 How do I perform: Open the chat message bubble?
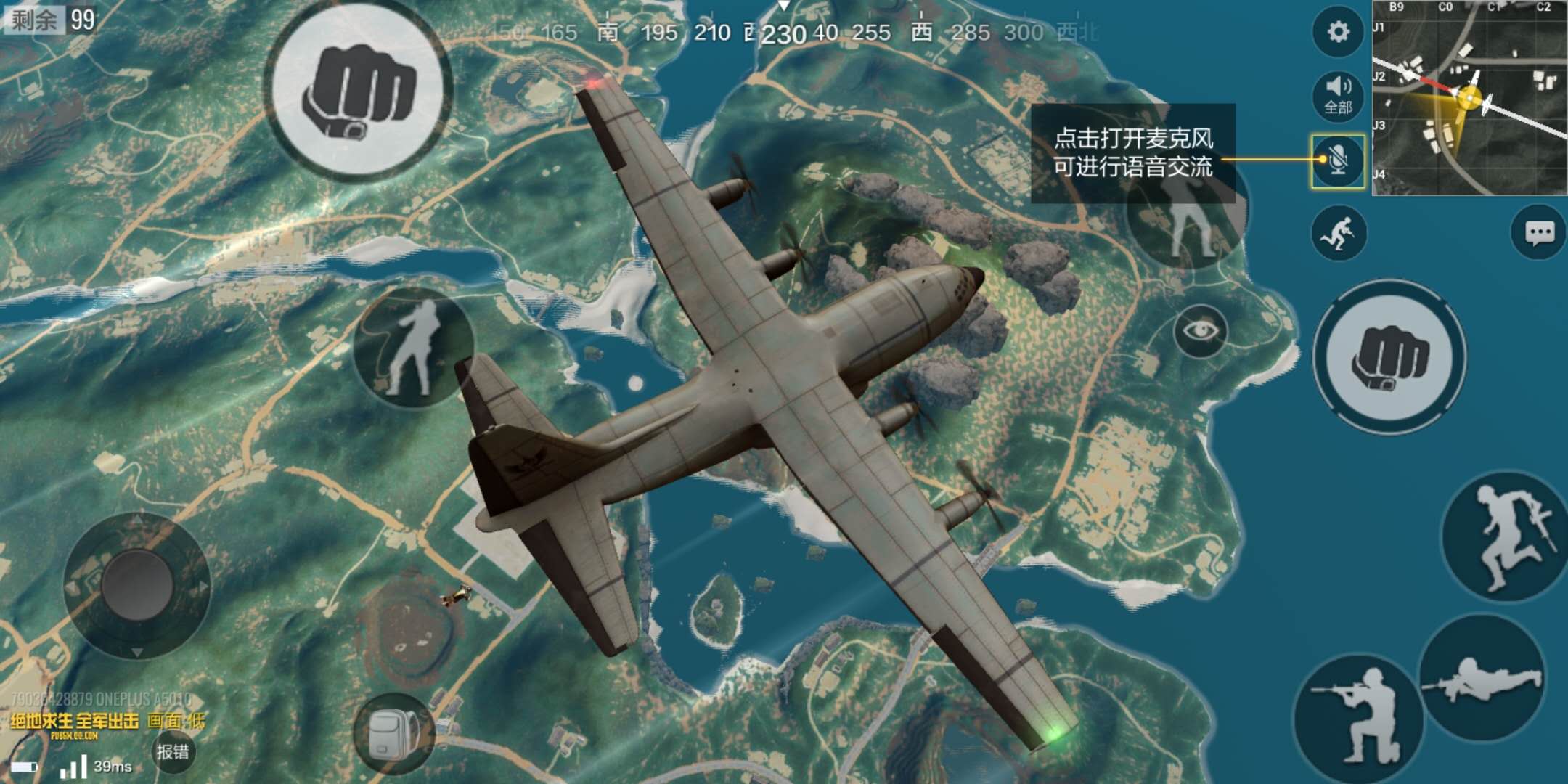pos(1538,233)
